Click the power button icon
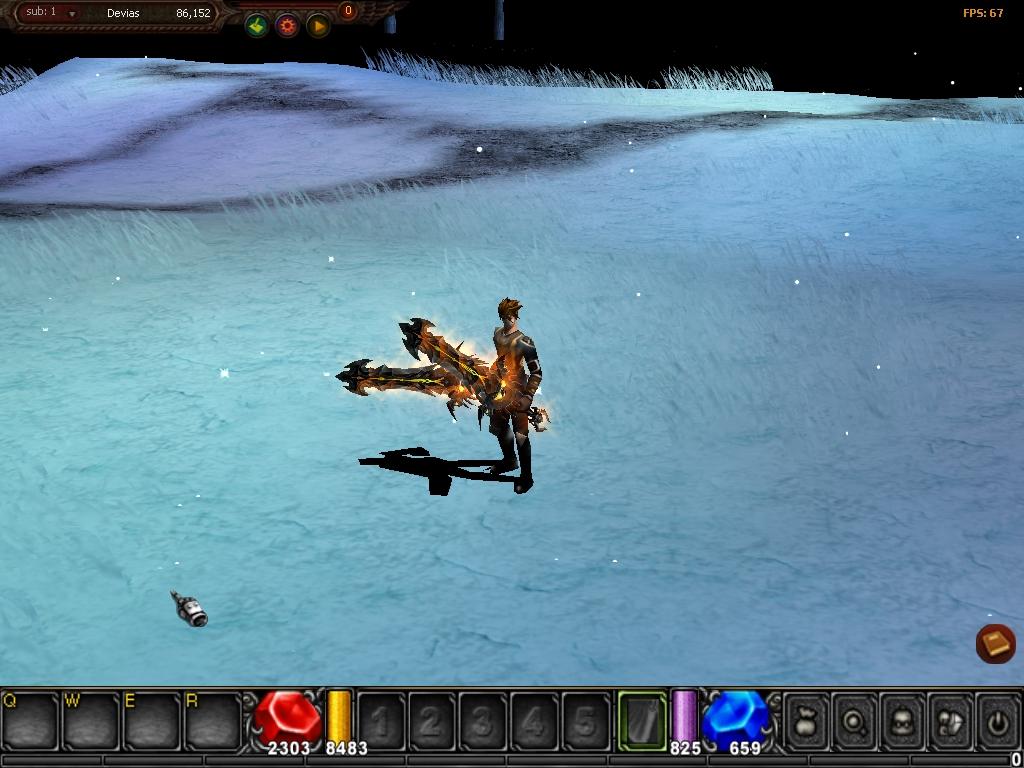This screenshot has height=768, width=1024. [x=997, y=720]
